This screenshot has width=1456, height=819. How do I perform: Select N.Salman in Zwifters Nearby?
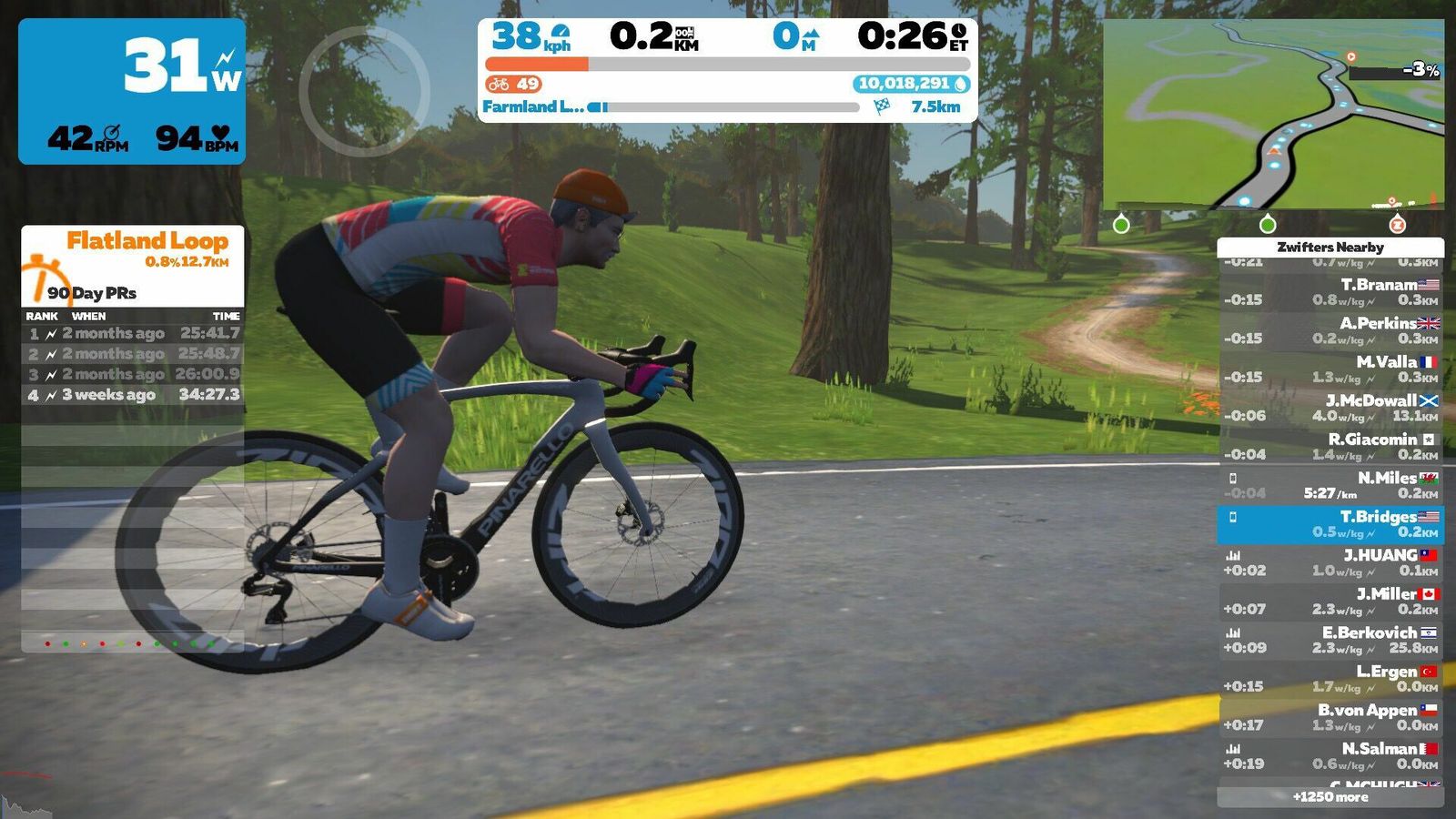[1330, 756]
